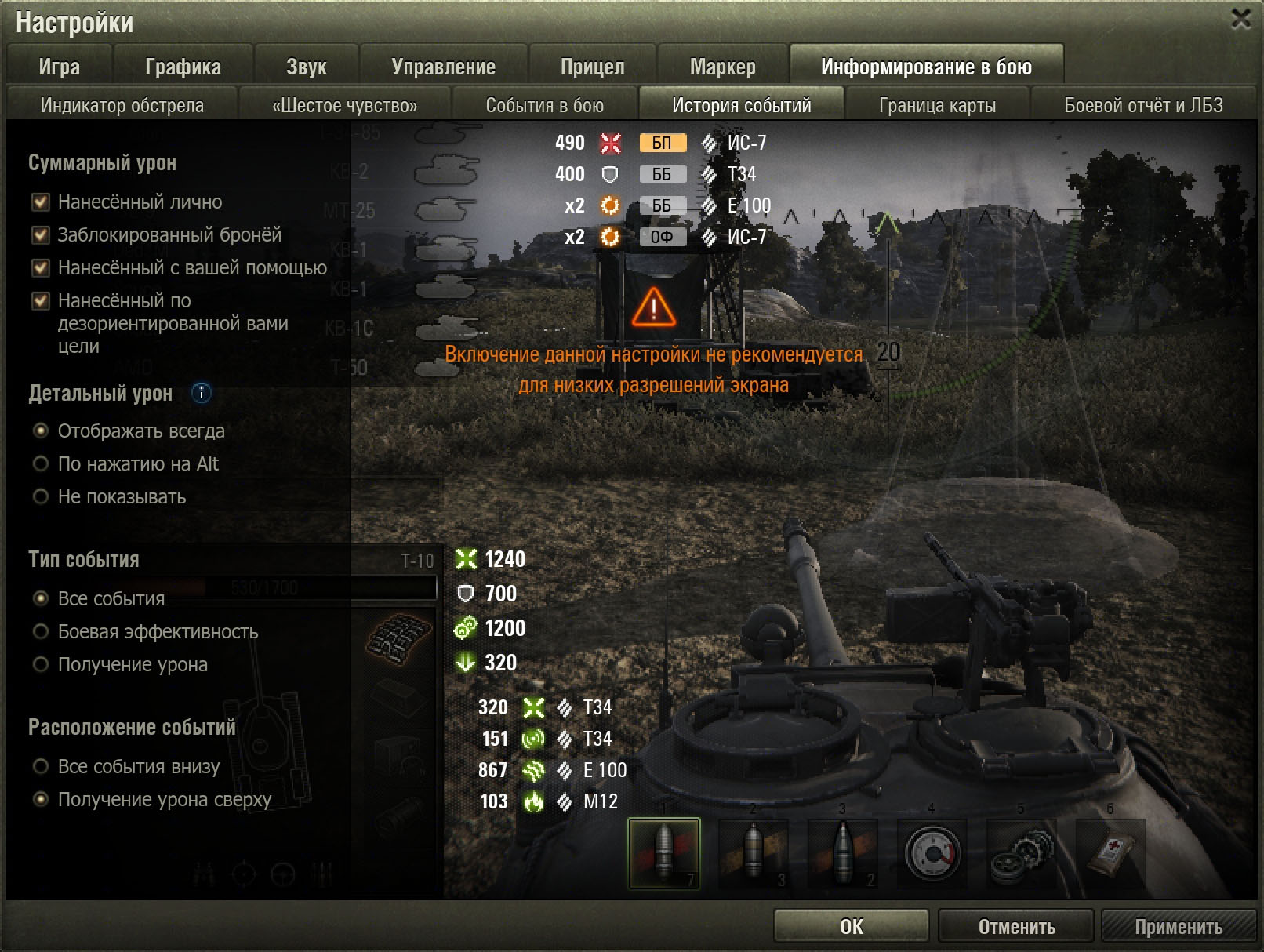Select Все события внизу layout option
The height and width of the screenshot is (952, 1264).
coord(41,767)
